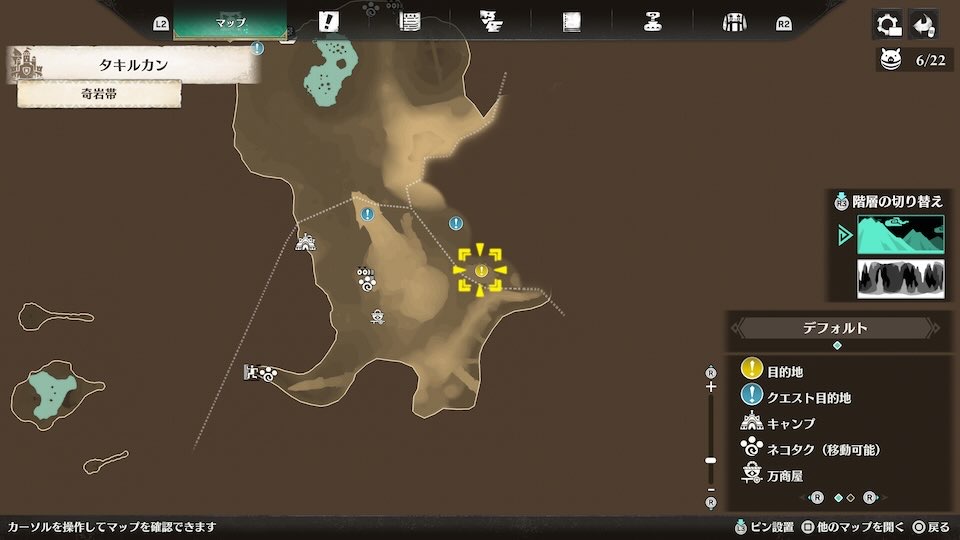Viewport: 960px width, 540px height.
Task: Select the キャンプ legend entry
Action: coord(790,423)
